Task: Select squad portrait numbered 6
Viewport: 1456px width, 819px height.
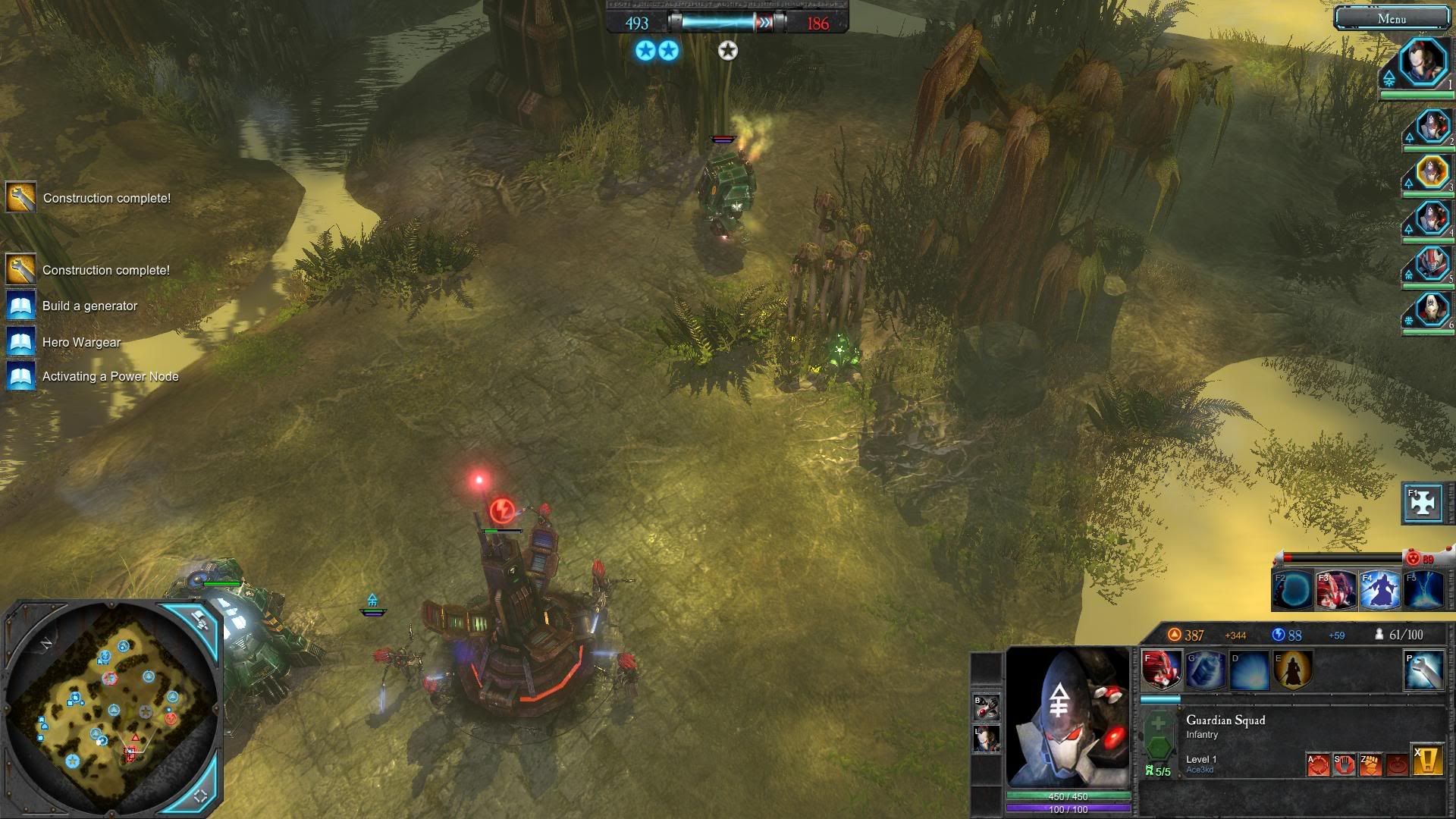Action: (1432, 310)
